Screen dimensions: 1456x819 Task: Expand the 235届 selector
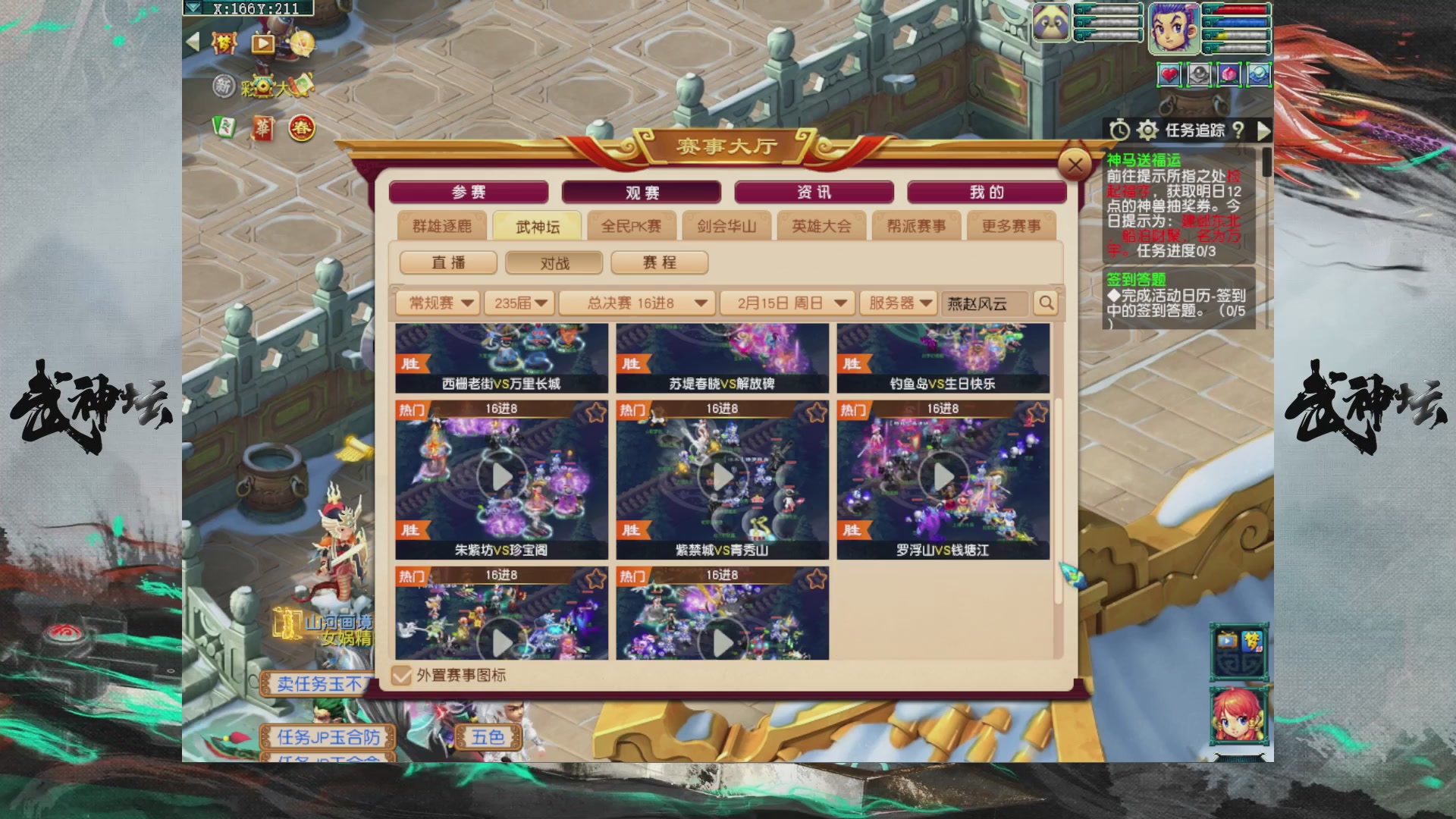point(519,303)
